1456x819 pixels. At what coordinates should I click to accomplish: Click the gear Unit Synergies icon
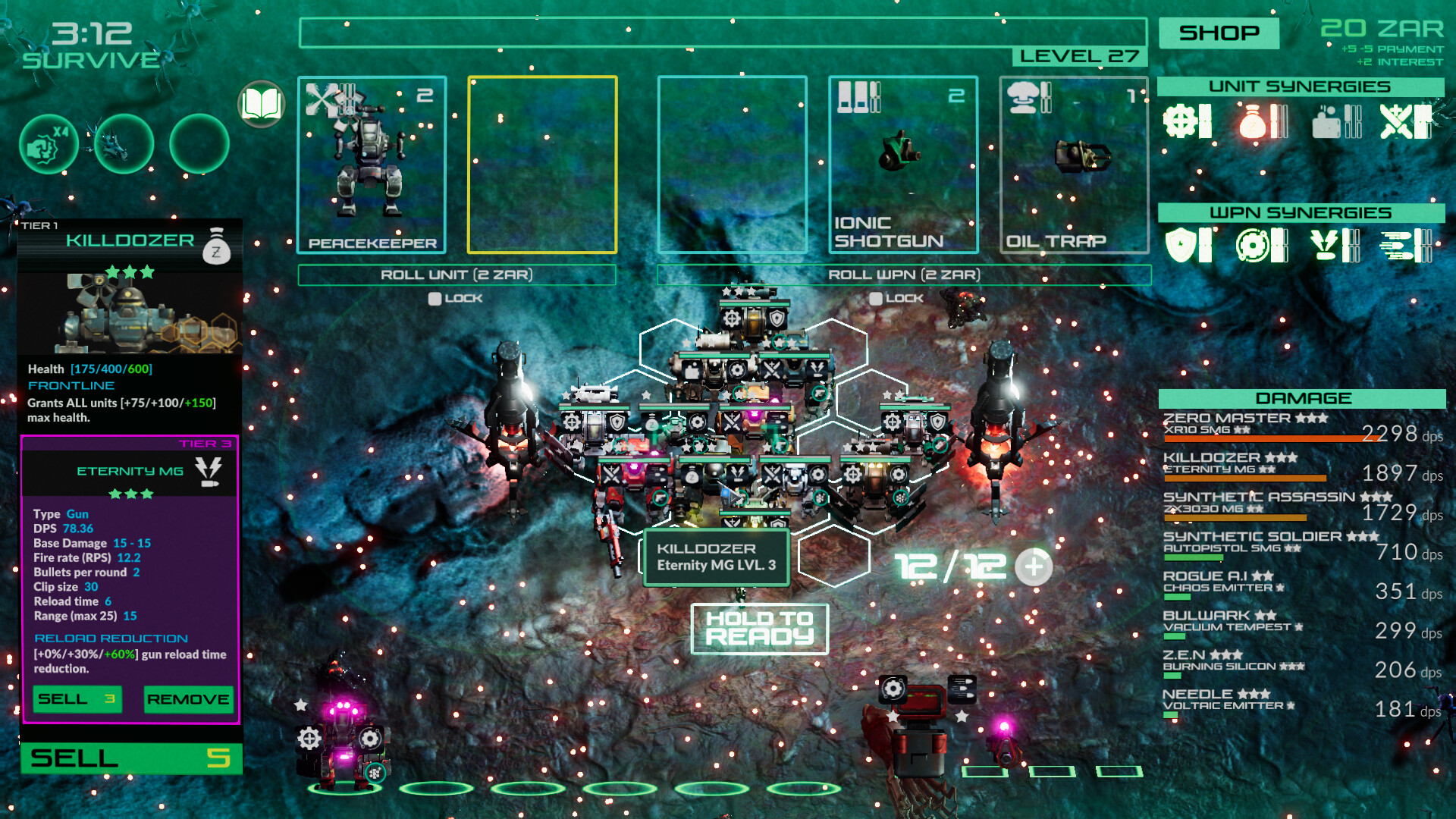pos(1180,121)
